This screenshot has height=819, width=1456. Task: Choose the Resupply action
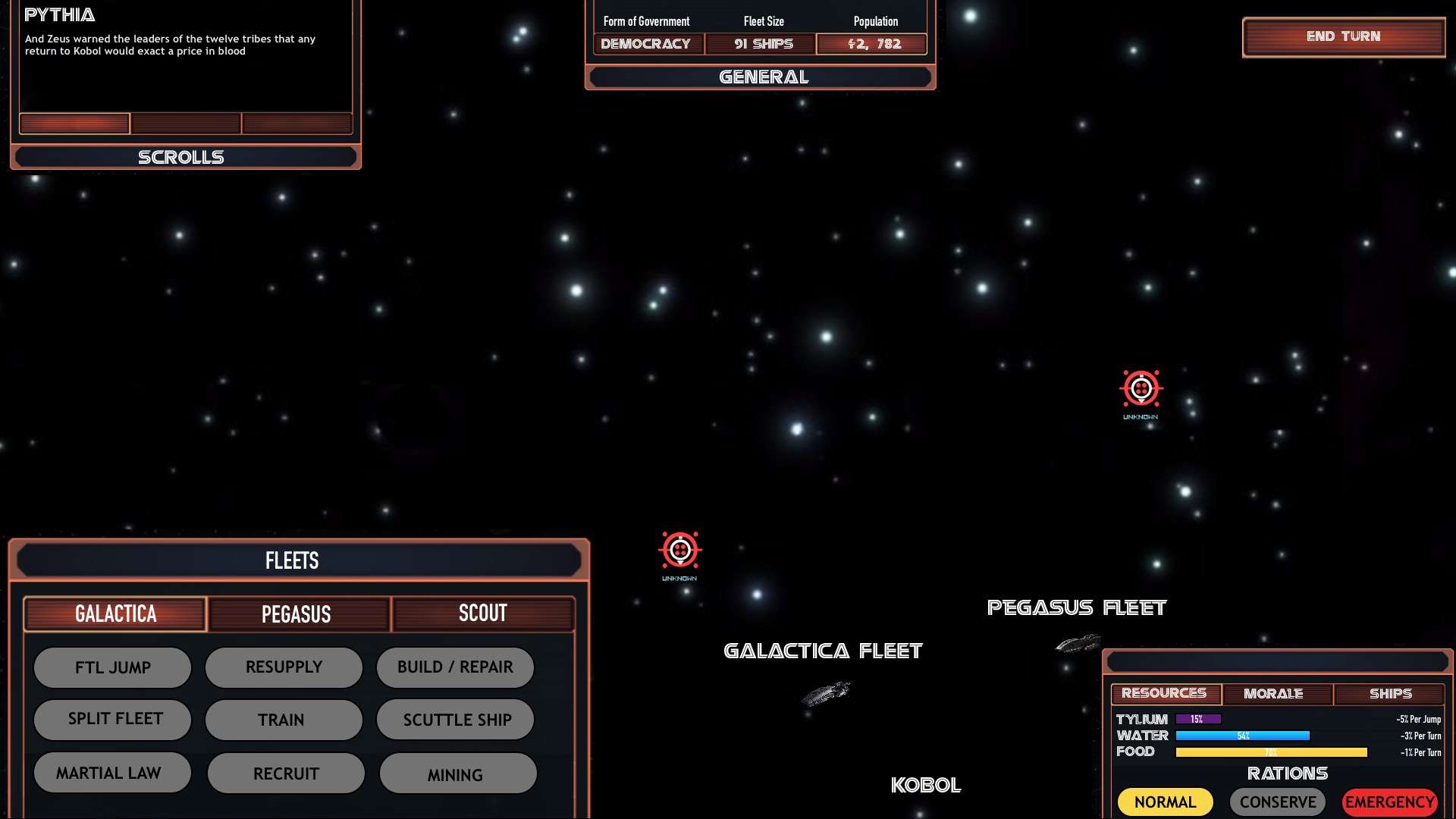coord(284,667)
